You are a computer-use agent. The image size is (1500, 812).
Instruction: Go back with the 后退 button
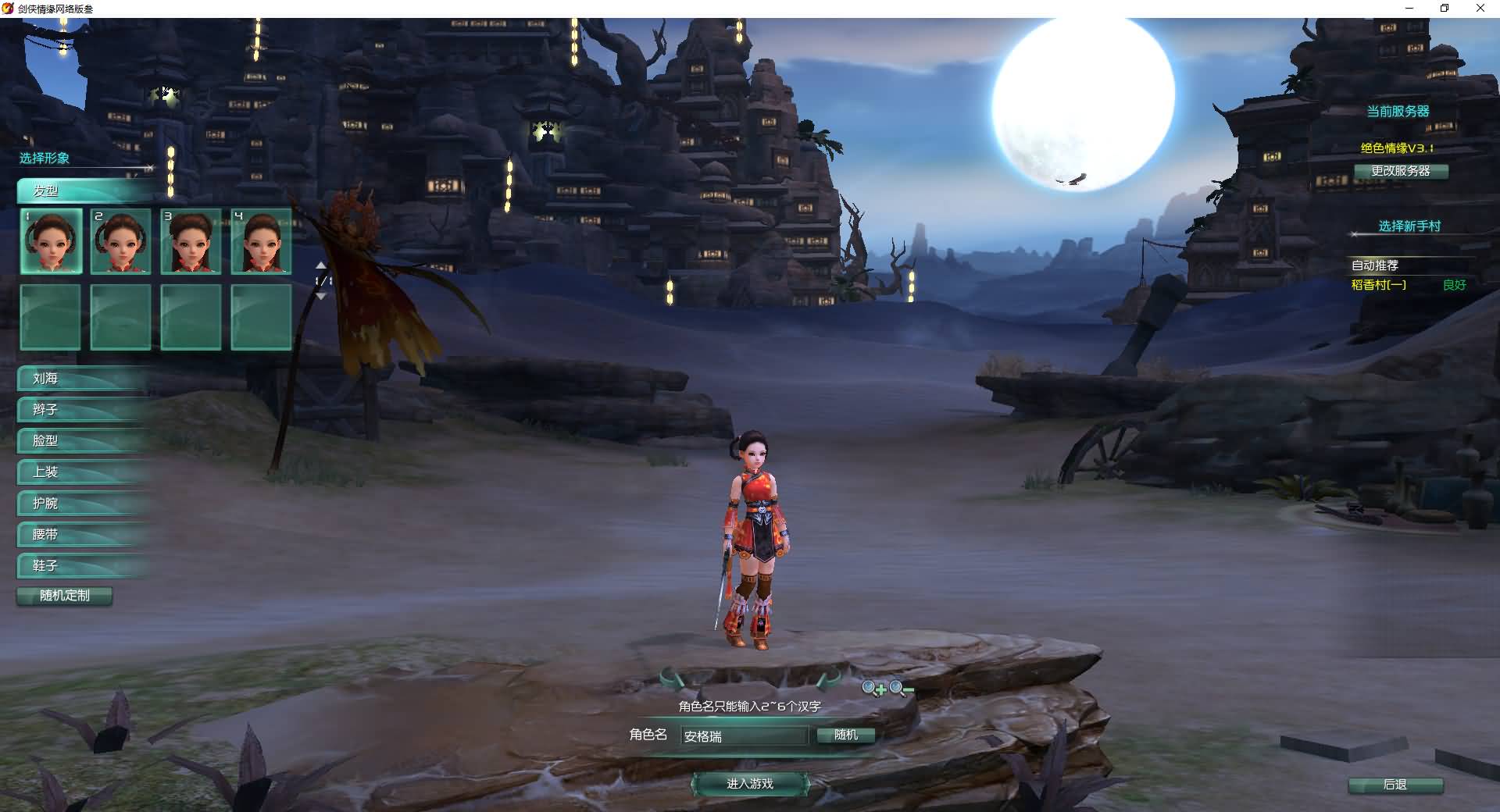[1395, 785]
